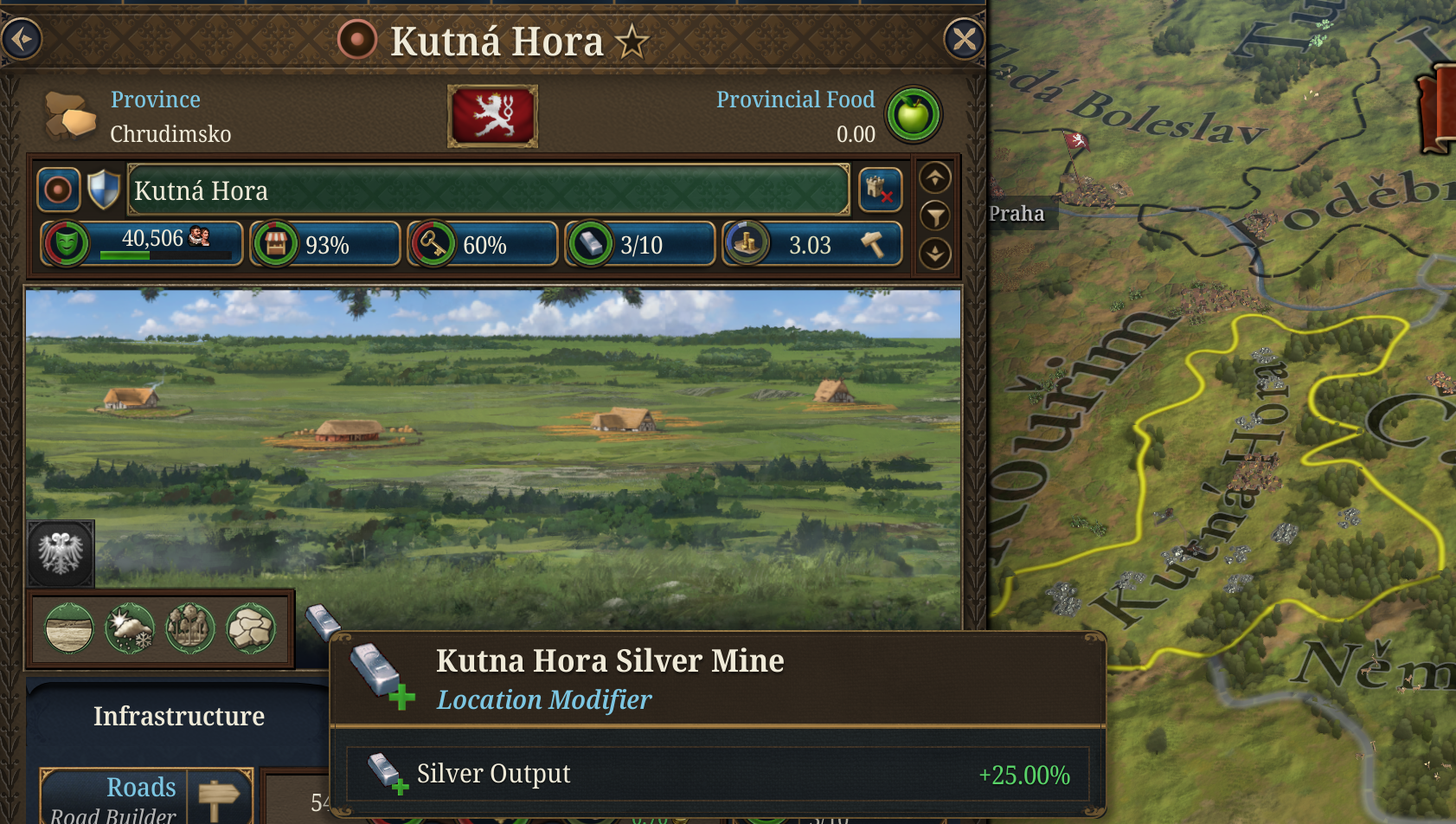Image resolution: width=1456 pixels, height=824 pixels.
Task: Open the market access shop icon
Action: (273, 243)
